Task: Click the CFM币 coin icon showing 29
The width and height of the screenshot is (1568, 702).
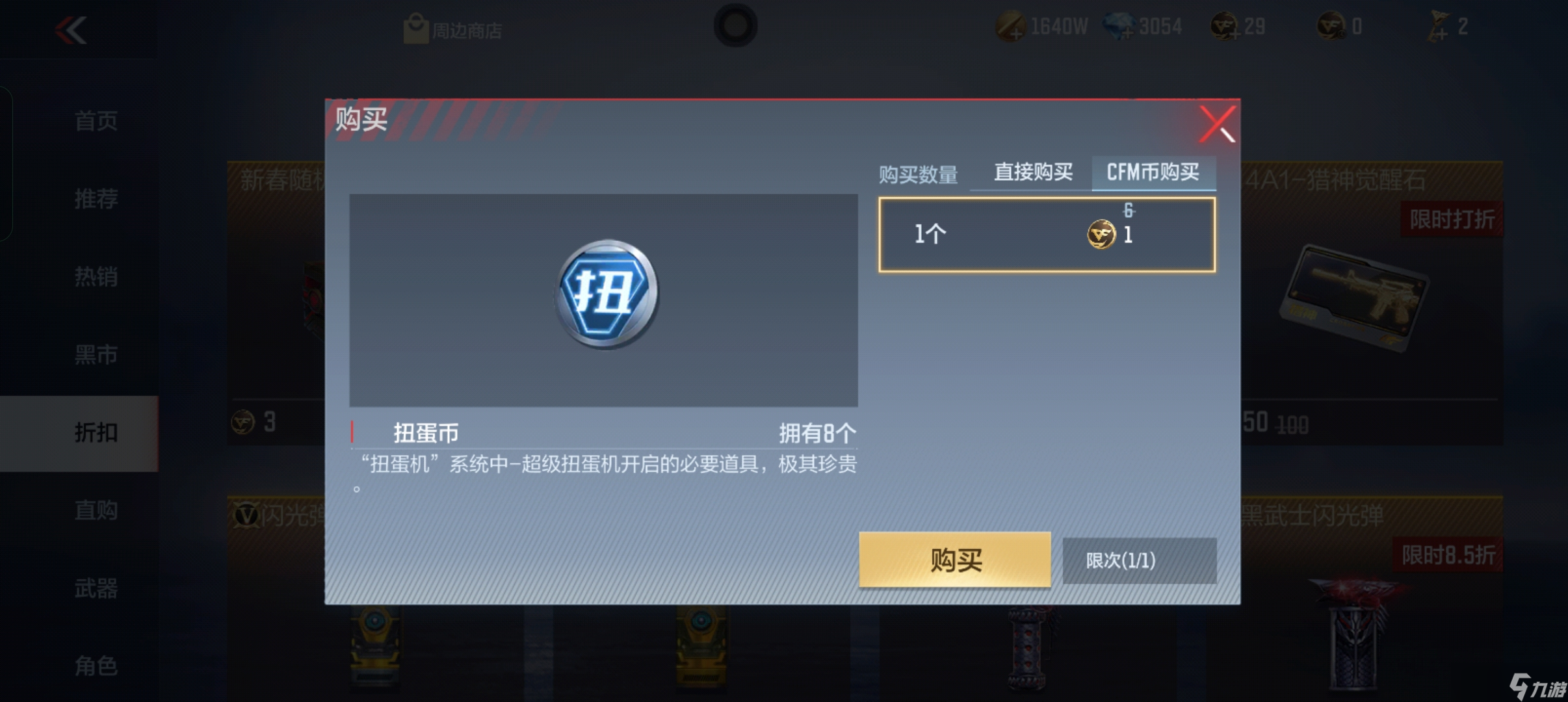Action: pyautogui.click(x=1225, y=26)
